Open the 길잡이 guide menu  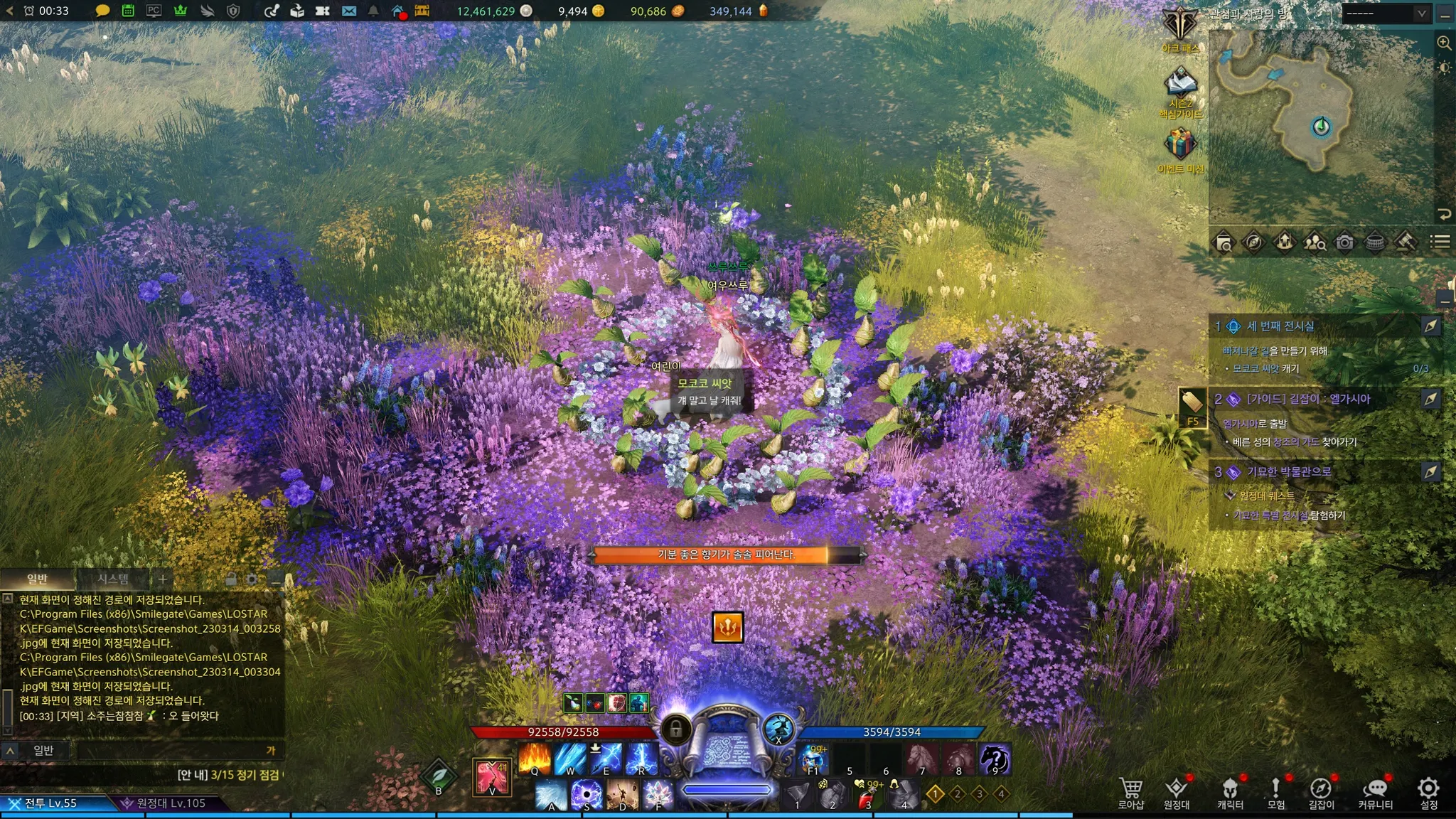(x=1321, y=792)
